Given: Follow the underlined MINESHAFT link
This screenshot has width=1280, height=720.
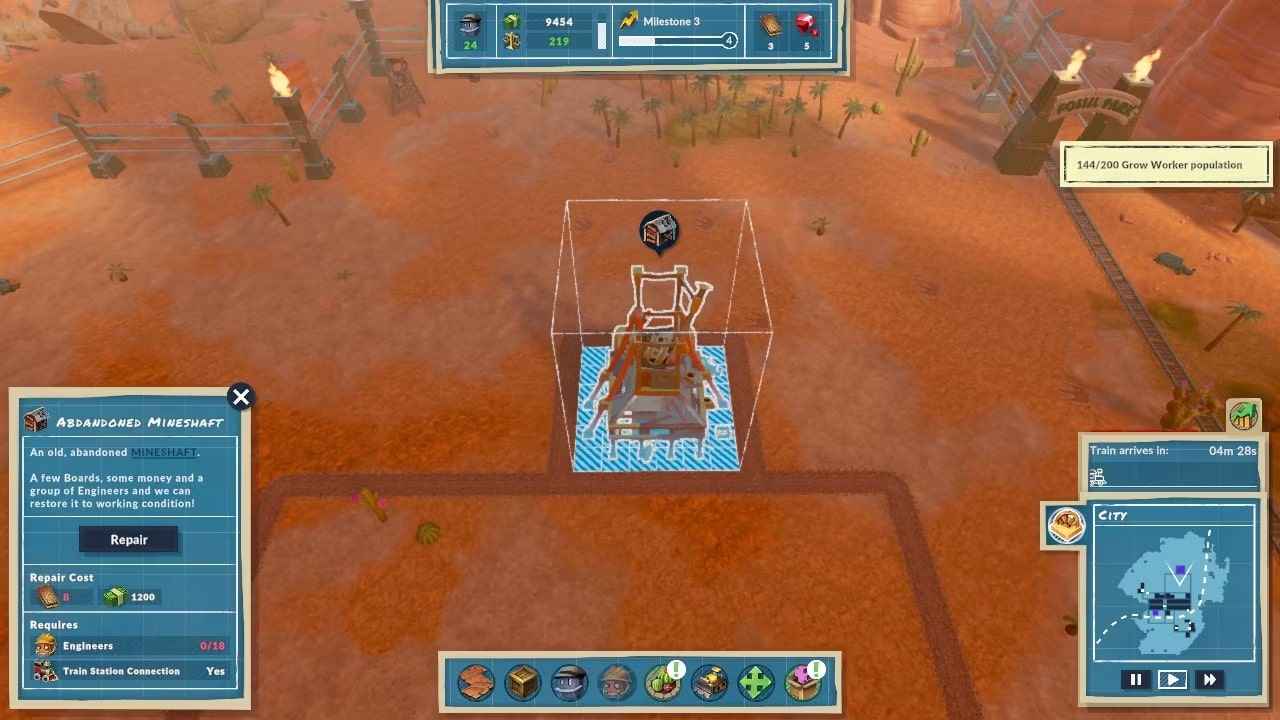Looking at the screenshot, I should [164, 453].
